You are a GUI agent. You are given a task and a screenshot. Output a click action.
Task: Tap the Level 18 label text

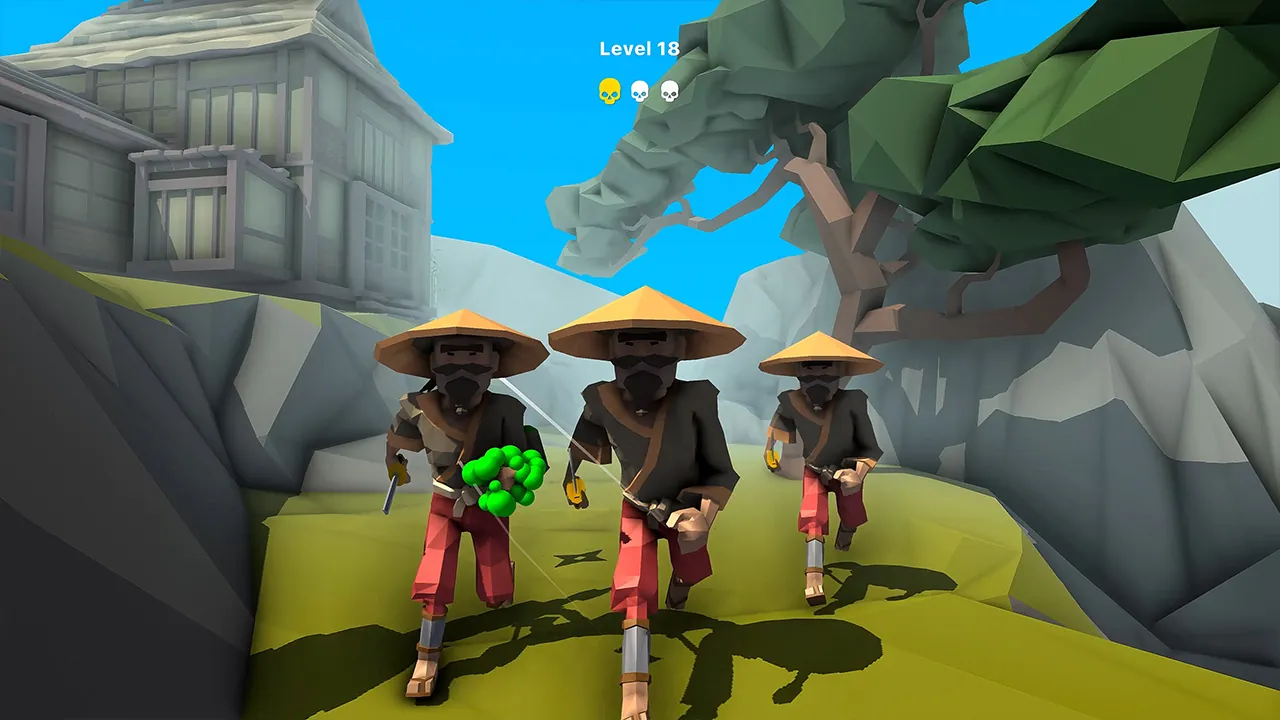pyautogui.click(x=639, y=48)
